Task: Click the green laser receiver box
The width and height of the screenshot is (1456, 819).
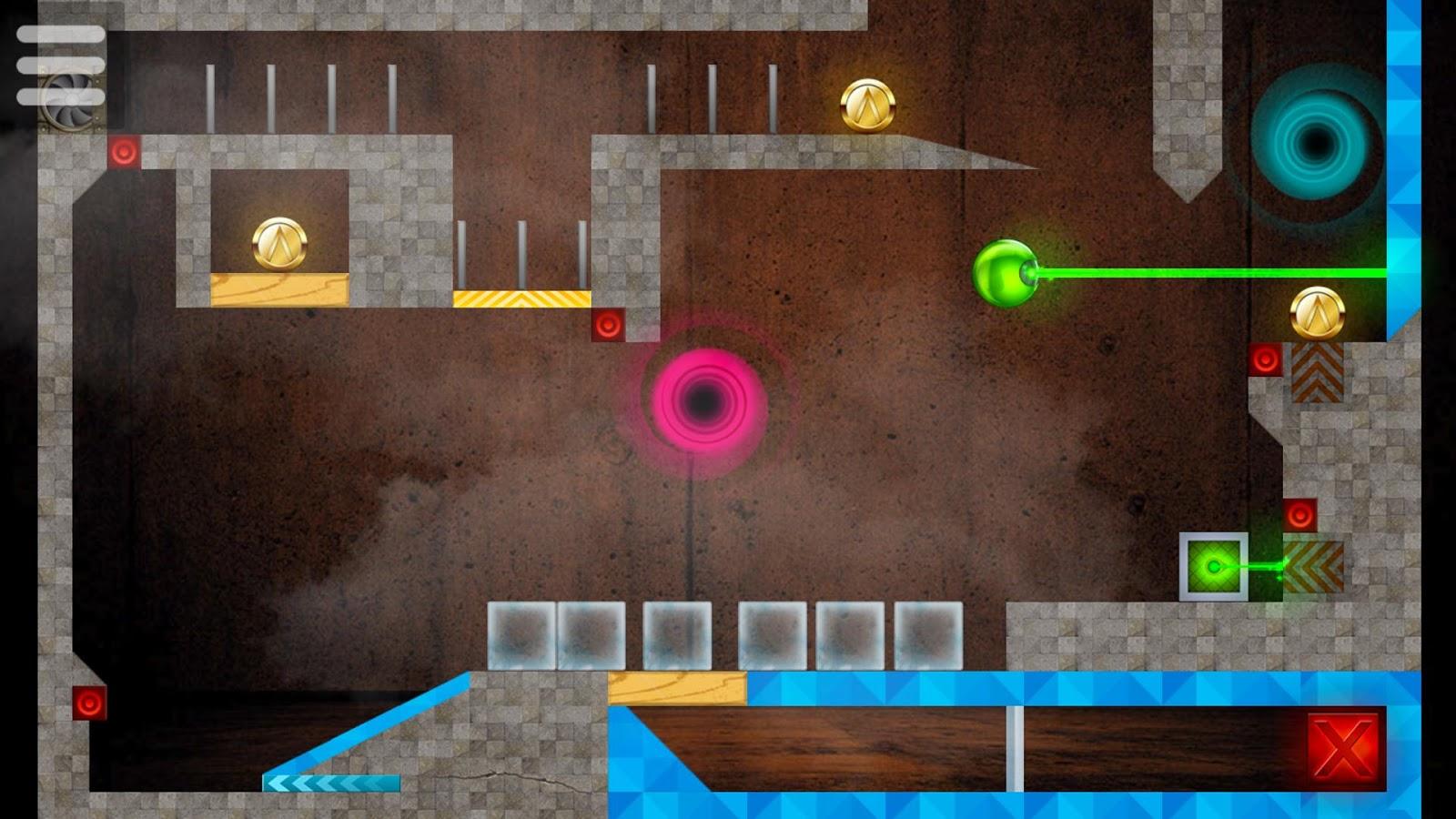Action: coord(1214,566)
